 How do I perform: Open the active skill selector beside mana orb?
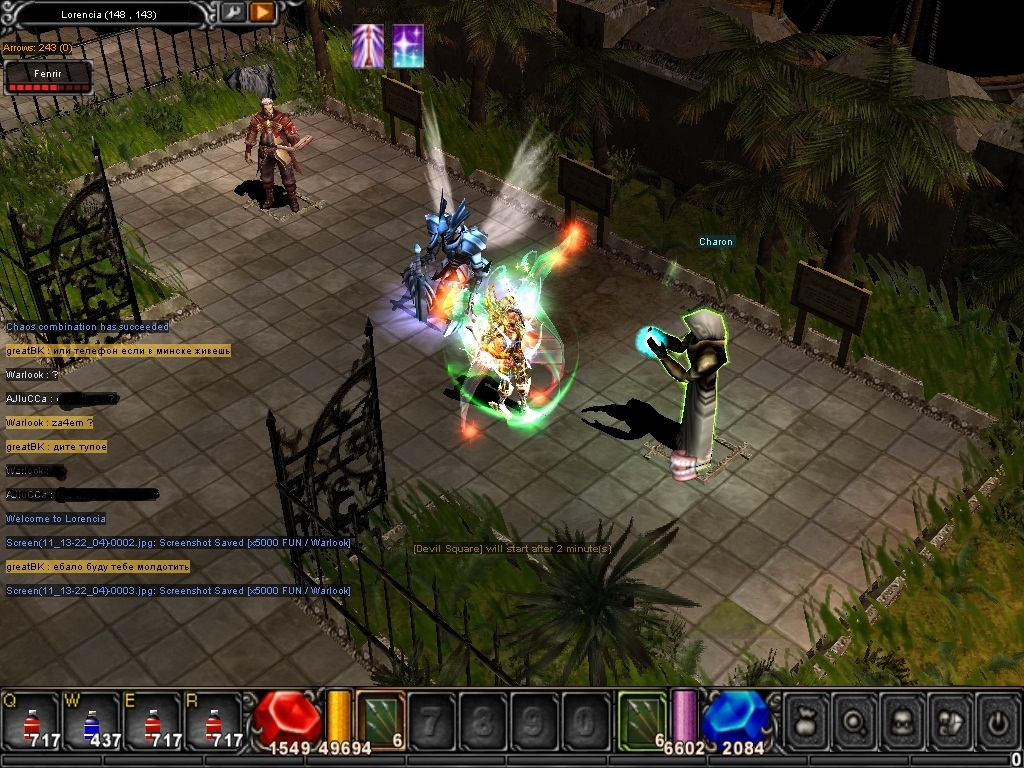point(642,720)
